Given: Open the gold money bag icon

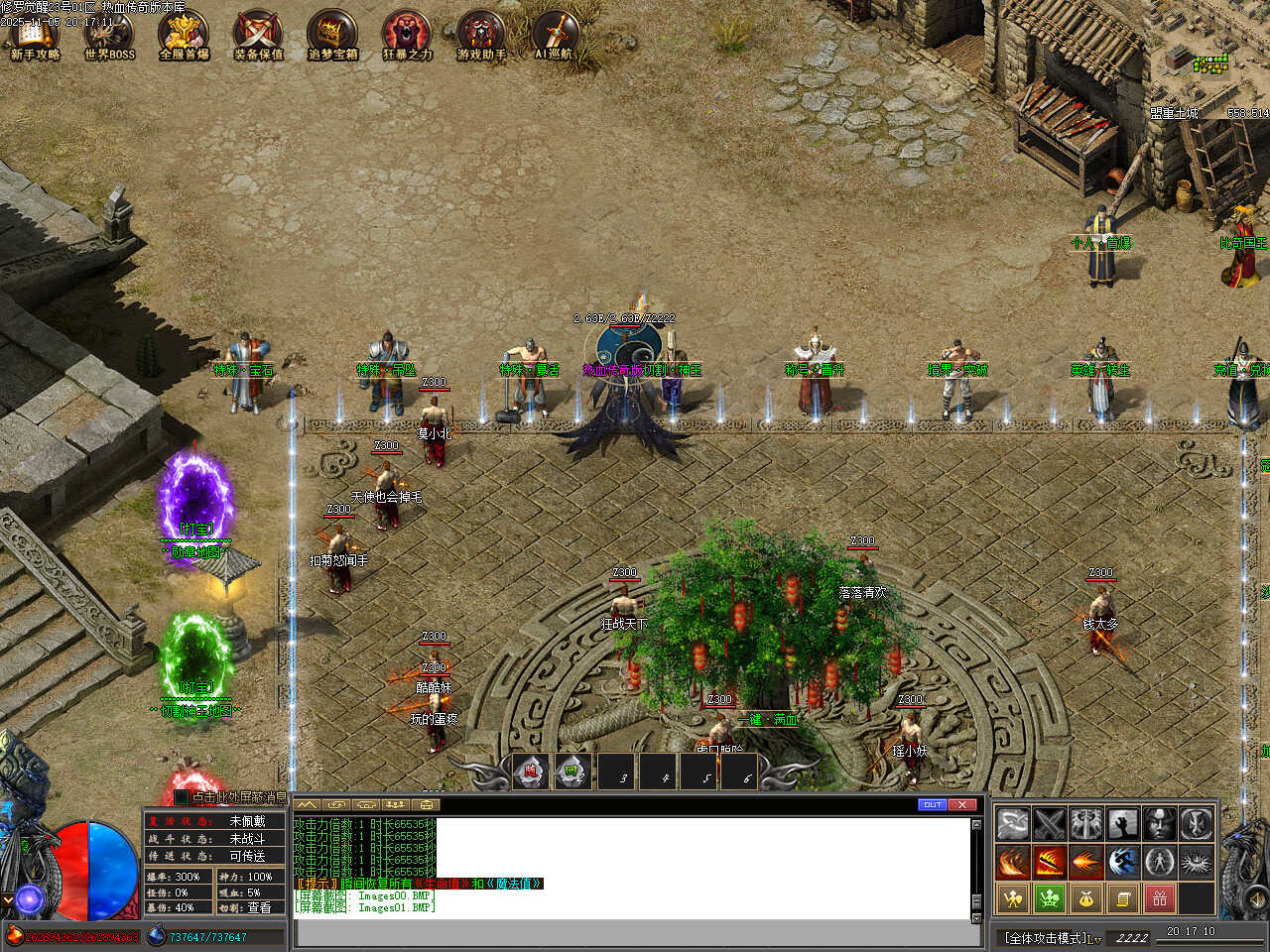Looking at the screenshot, I should pos(1085,898).
